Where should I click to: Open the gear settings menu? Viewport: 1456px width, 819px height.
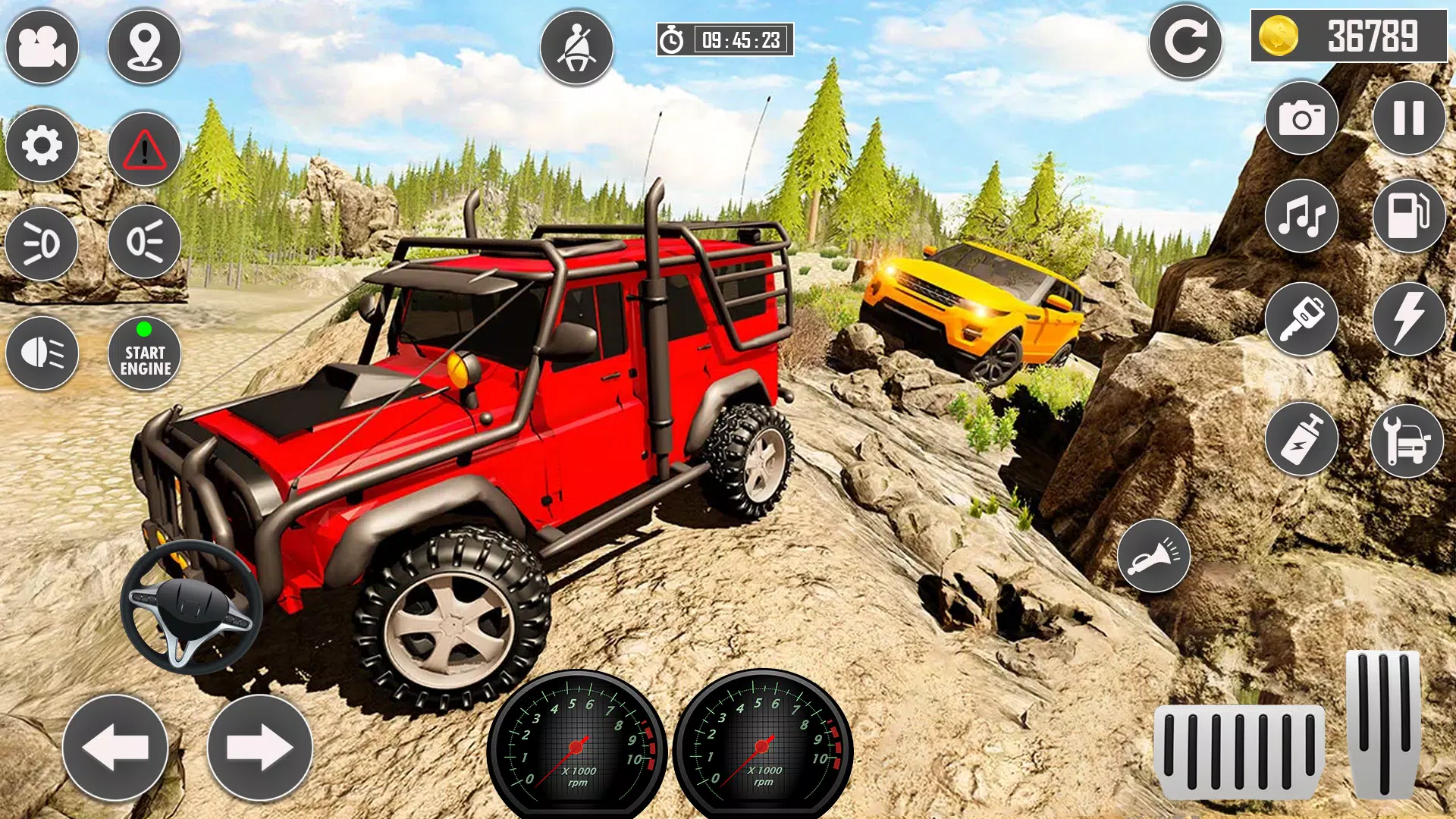click(x=42, y=145)
